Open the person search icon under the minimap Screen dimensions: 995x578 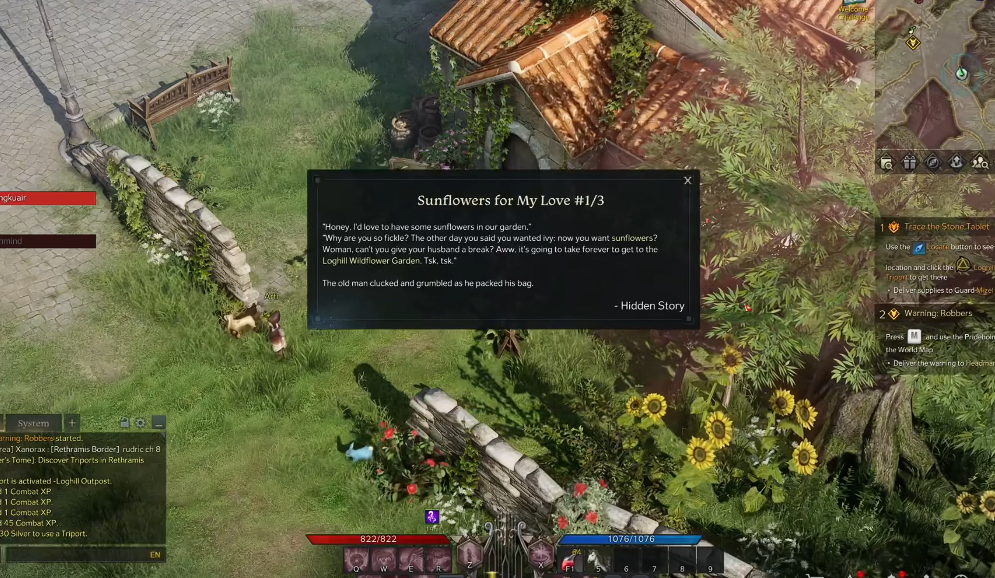(x=980, y=162)
